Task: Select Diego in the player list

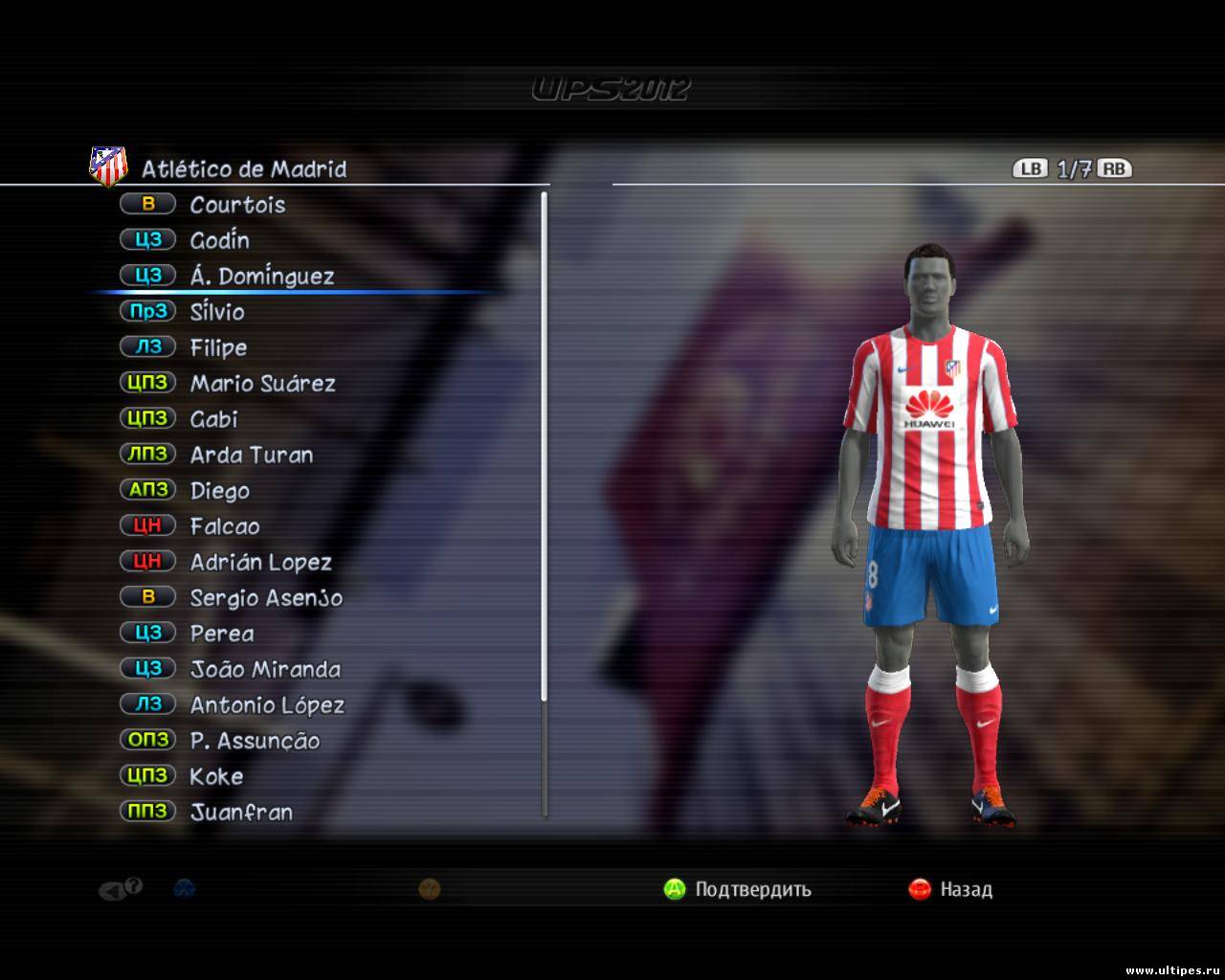Action: click(219, 490)
